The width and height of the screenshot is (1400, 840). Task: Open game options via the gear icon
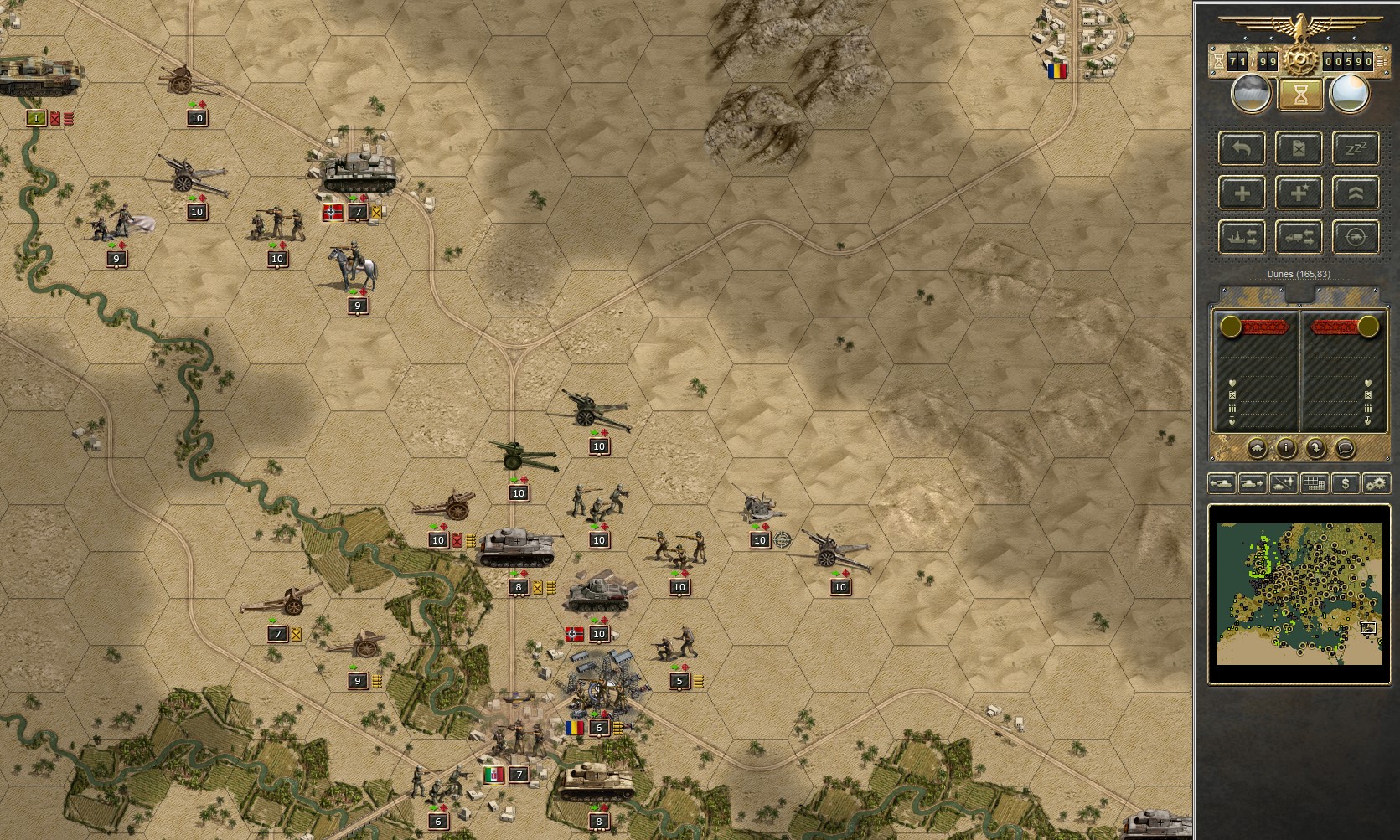1376,484
